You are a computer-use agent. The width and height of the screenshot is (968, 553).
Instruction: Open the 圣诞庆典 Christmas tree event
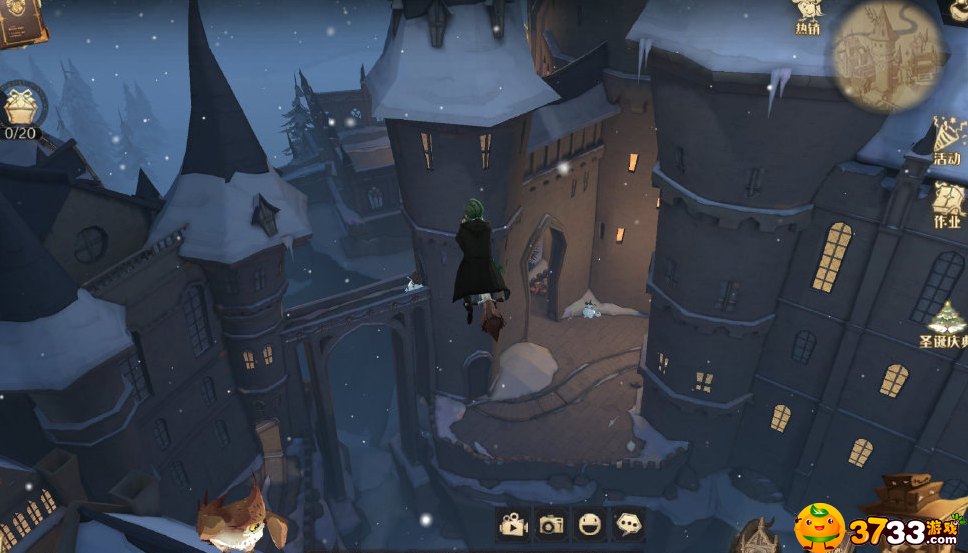tap(945, 325)
